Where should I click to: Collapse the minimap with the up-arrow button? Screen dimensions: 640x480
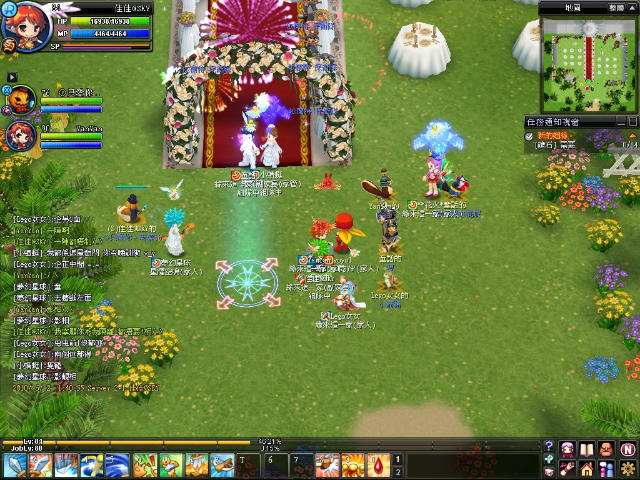point(631,7)
